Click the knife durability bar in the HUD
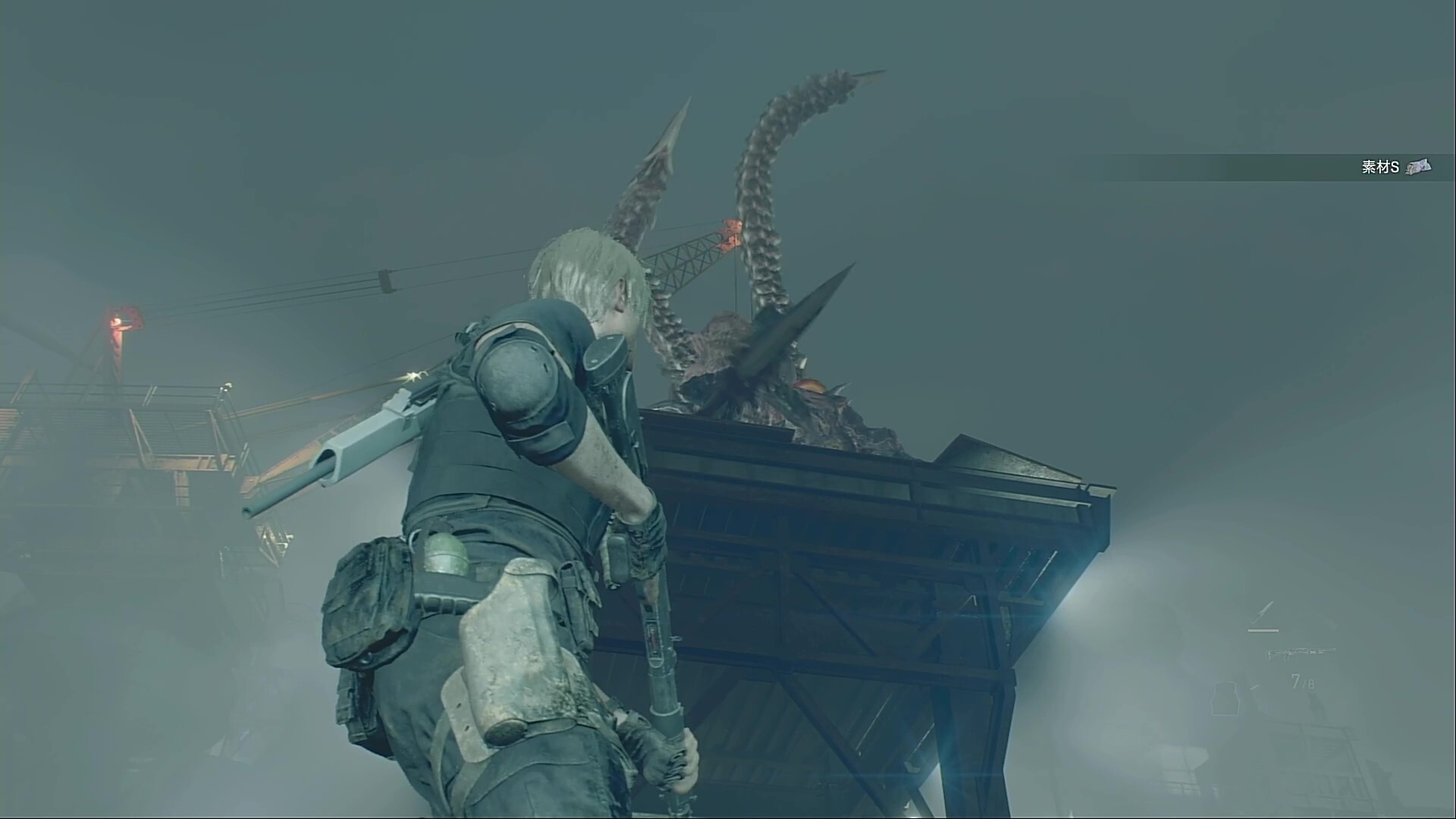This screenshot has height=819, width=1456. [1263, 630]
